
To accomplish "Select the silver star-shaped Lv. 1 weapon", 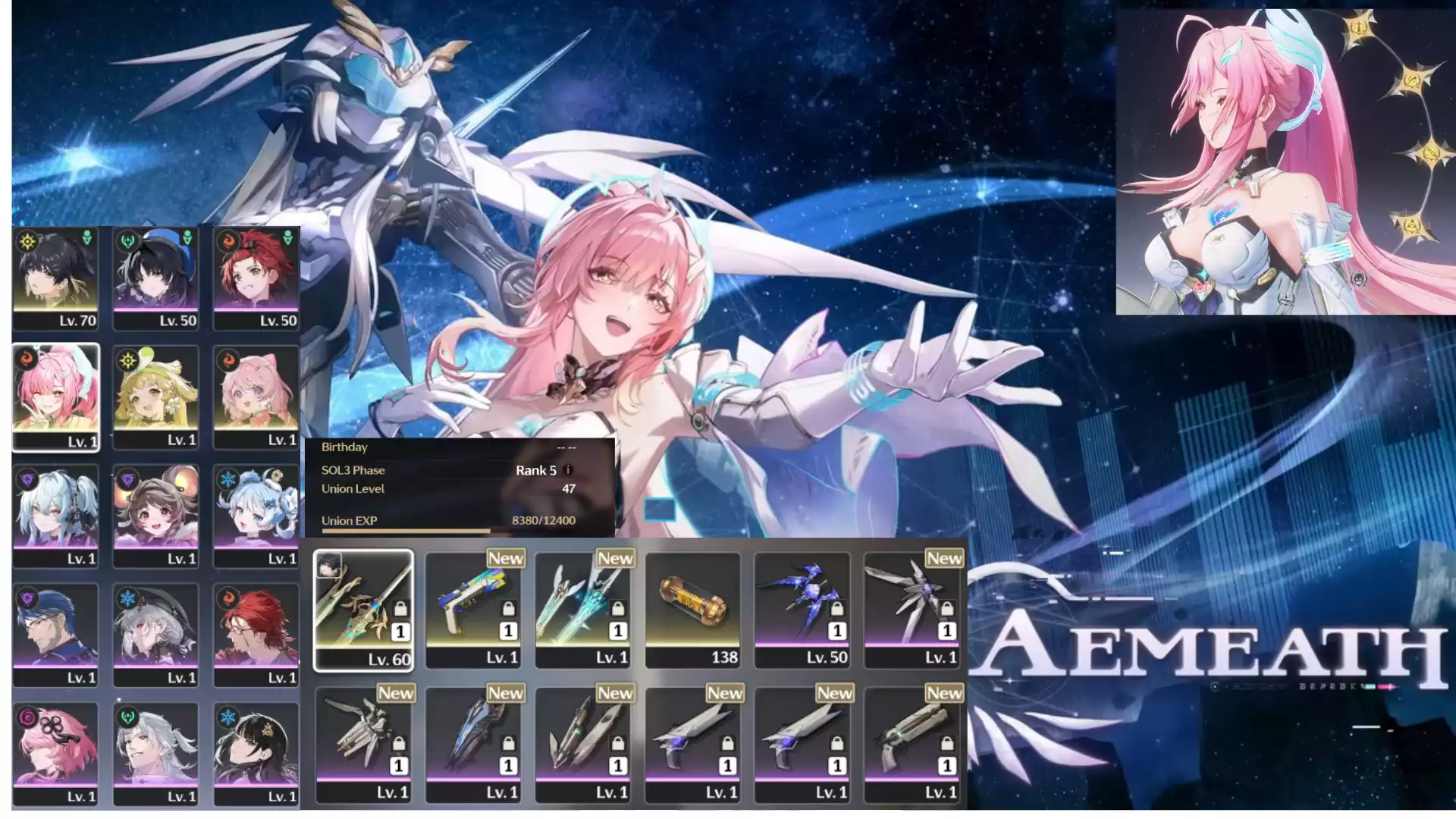I will tap(912, 610).
